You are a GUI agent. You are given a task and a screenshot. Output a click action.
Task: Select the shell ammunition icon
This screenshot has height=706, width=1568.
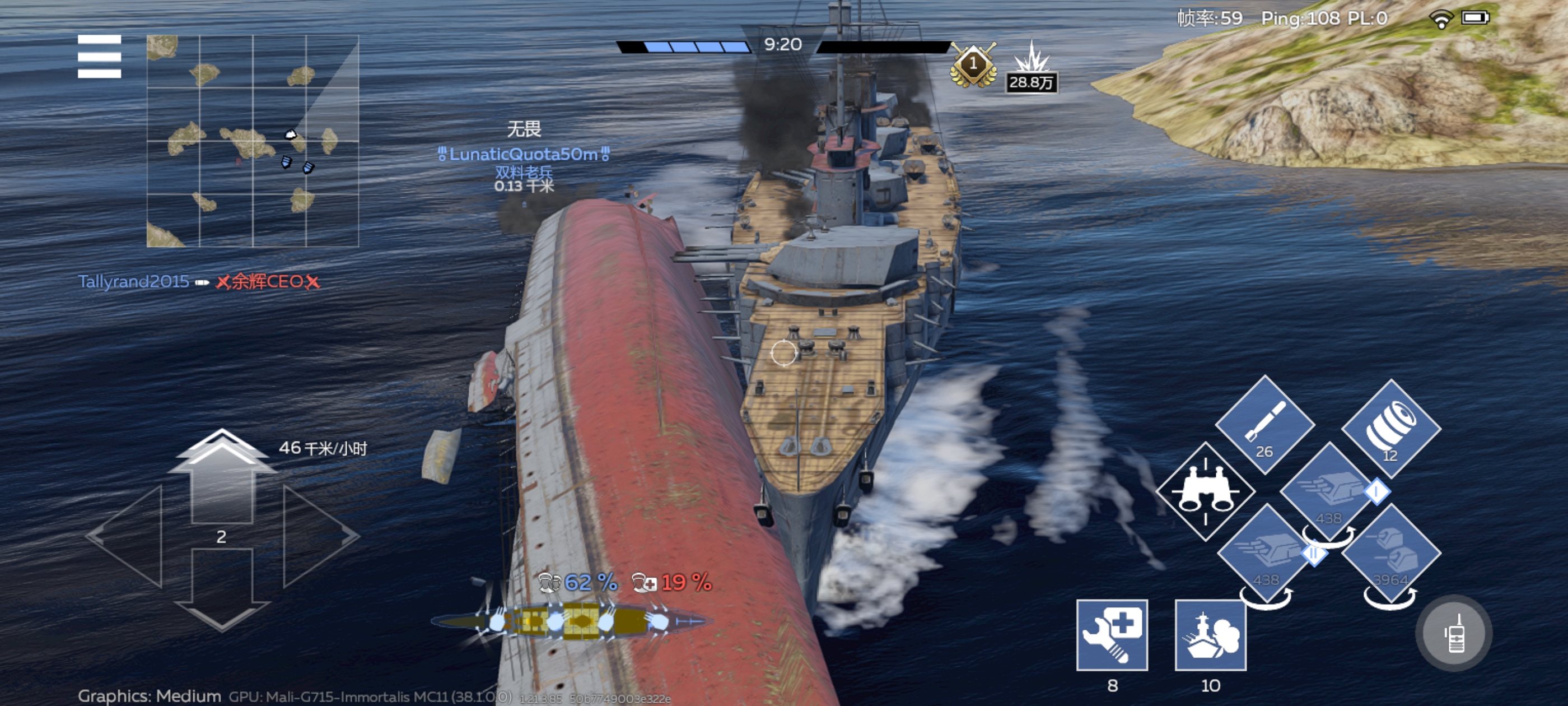tap(1390, 428)
